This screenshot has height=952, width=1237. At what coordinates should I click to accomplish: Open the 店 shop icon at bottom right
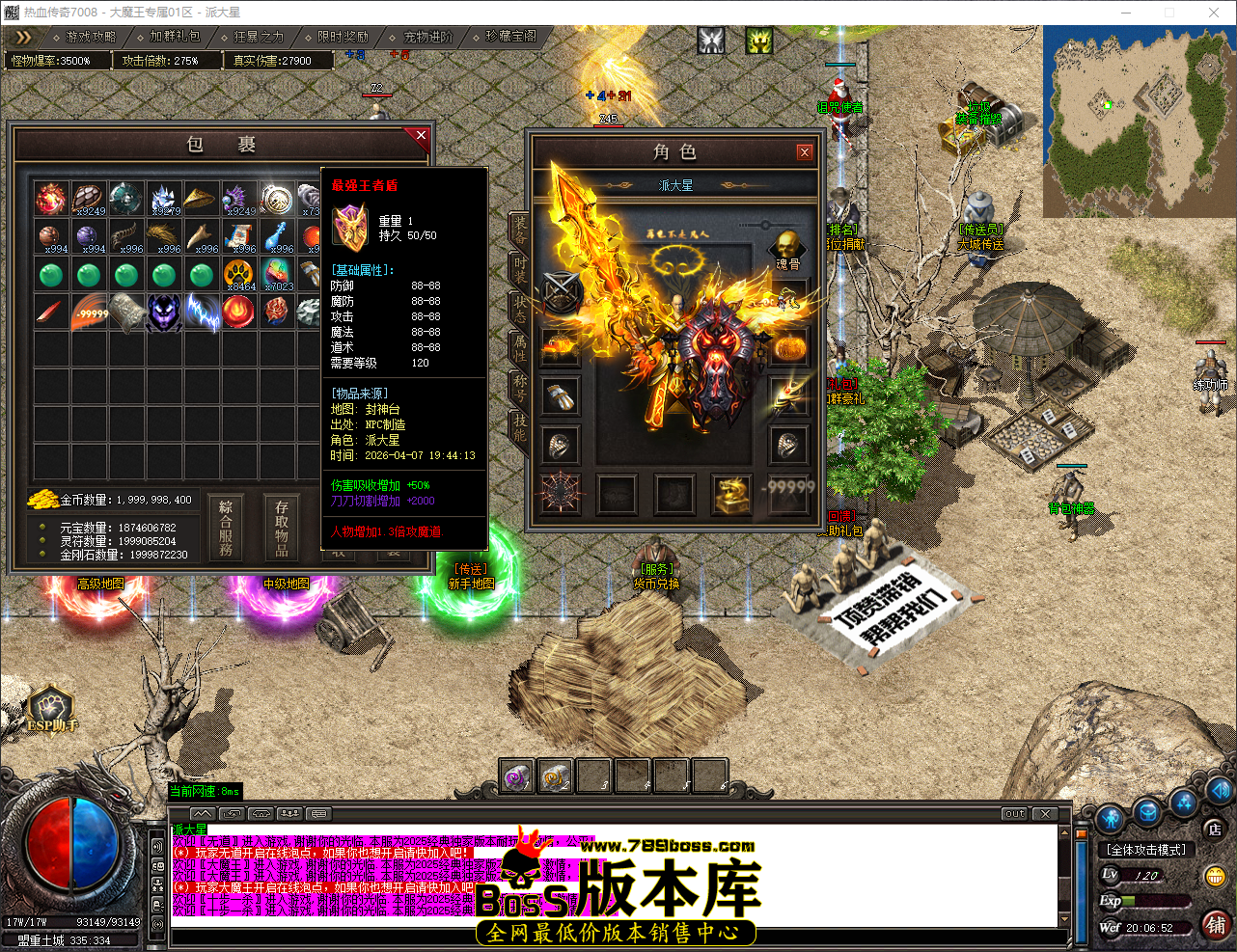[1213, 828]
